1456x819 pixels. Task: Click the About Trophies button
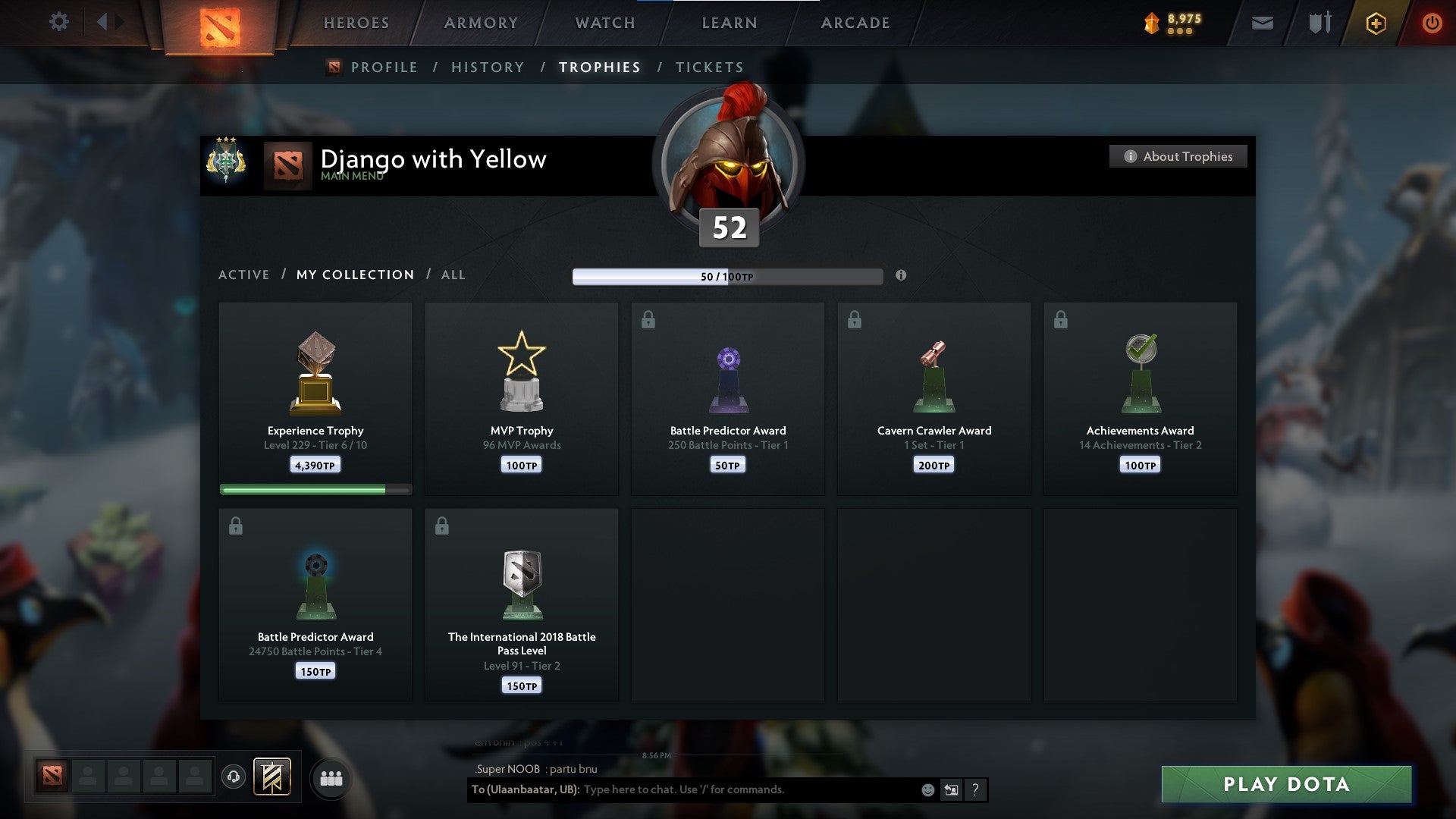pos(1178,156)
